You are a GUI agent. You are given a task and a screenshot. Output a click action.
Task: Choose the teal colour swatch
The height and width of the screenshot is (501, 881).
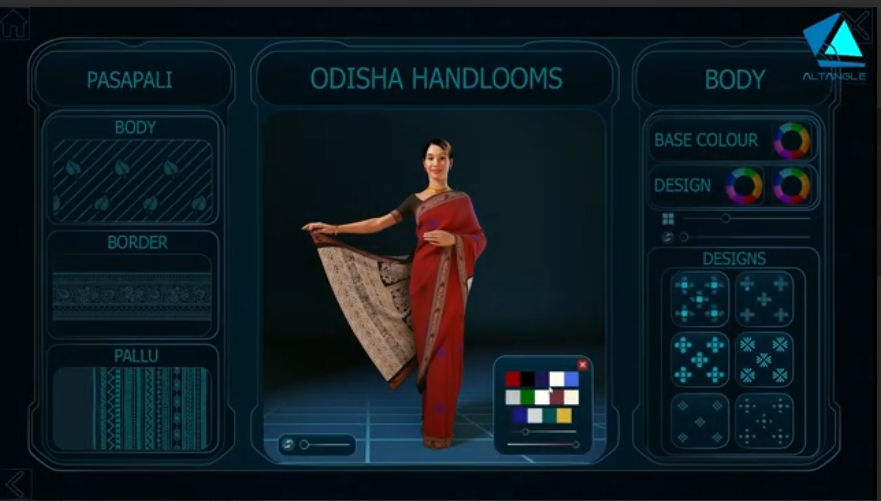(549, 415)
